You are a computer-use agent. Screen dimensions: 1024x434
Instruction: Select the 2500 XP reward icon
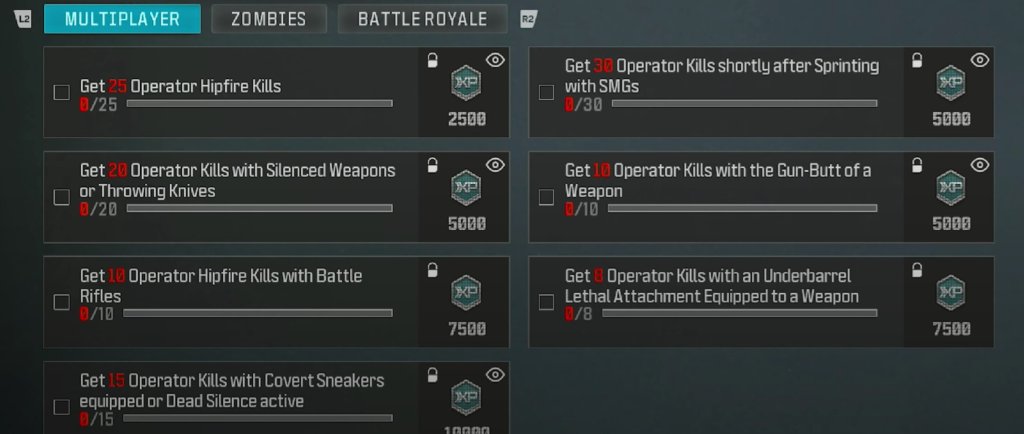(x=466, y=83)
